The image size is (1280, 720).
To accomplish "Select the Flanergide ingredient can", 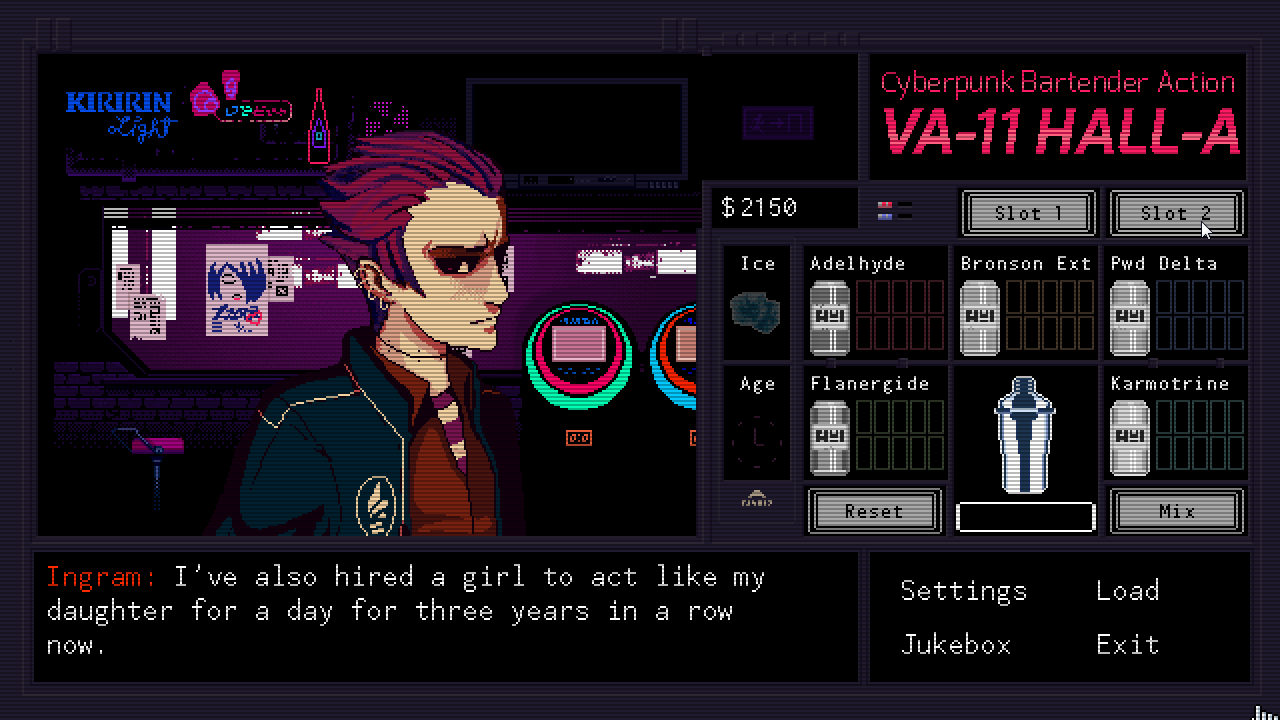I will click(829, 438).
